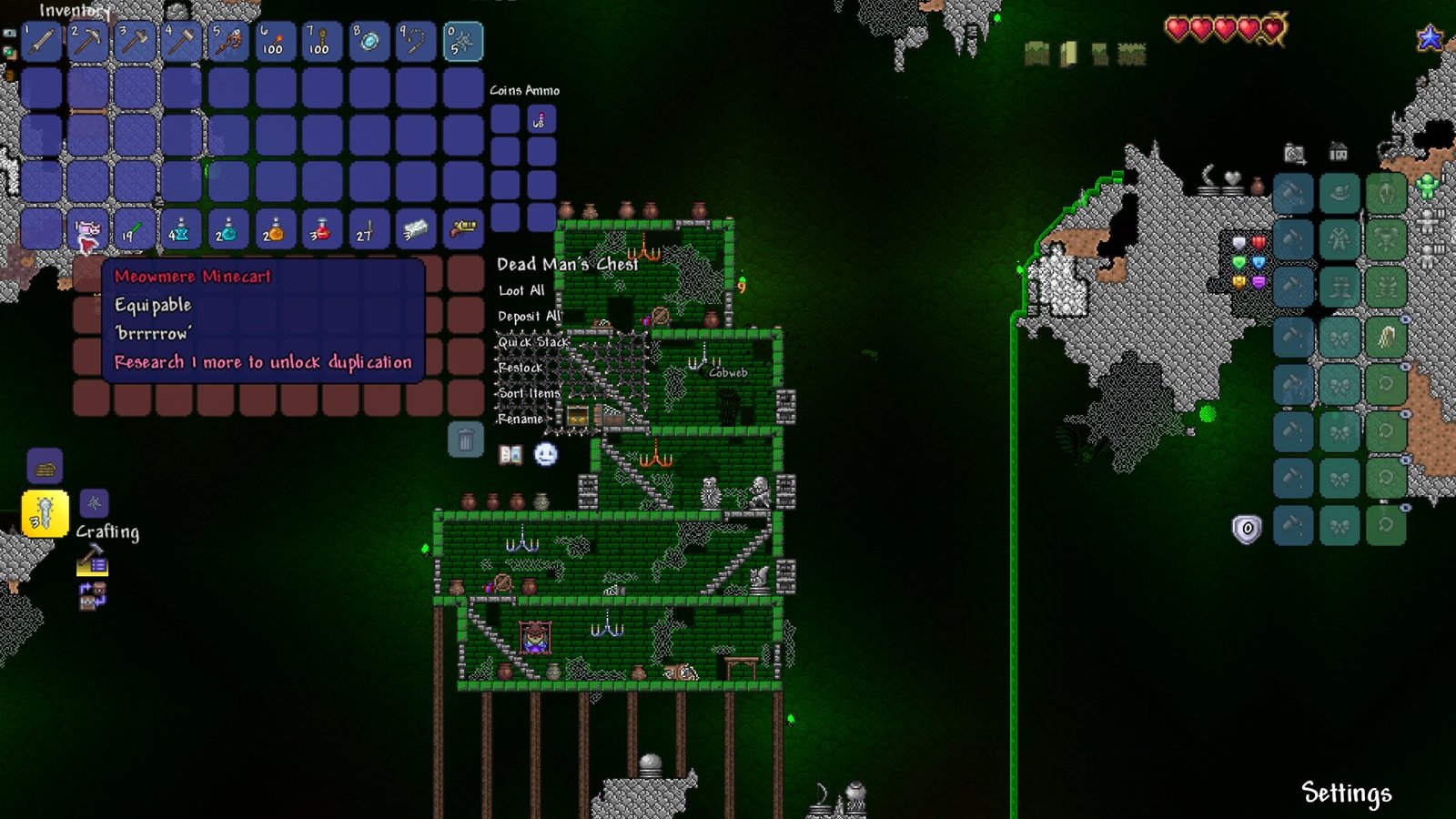Viewport: 1456px width, 819px height.
Task: Click the topmost coin slot under Coins
Action: click(505, 118)
